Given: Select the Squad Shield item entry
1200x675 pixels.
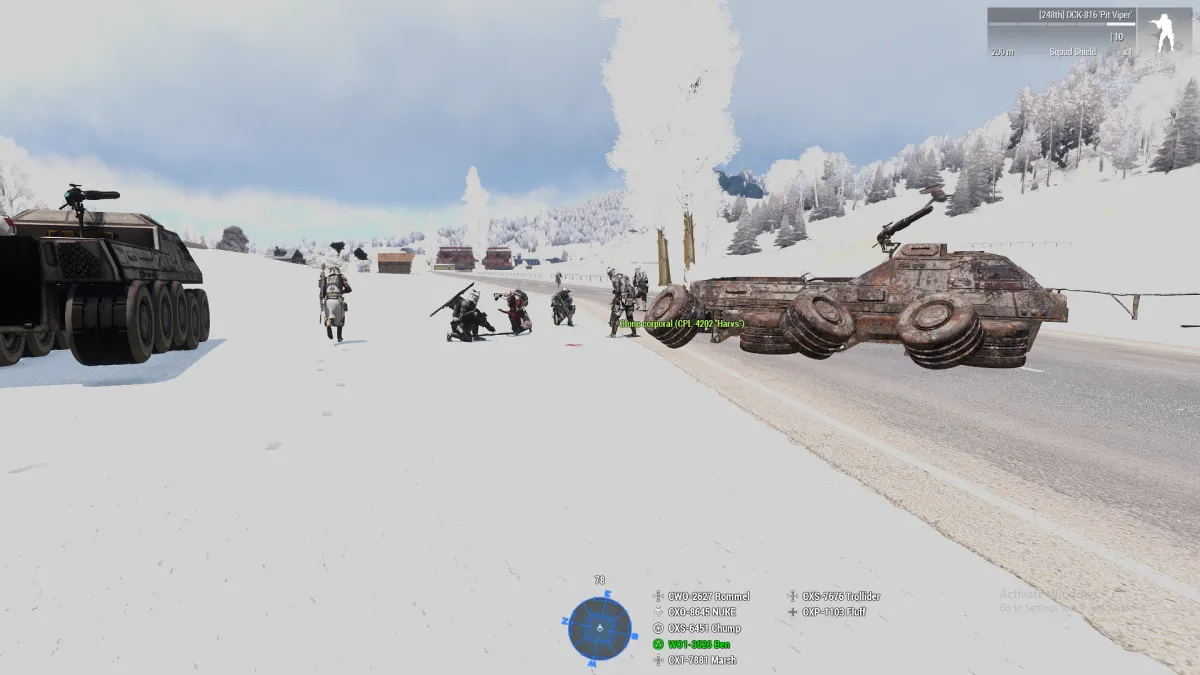Looking at the screenshot, I should [1072, 52].
